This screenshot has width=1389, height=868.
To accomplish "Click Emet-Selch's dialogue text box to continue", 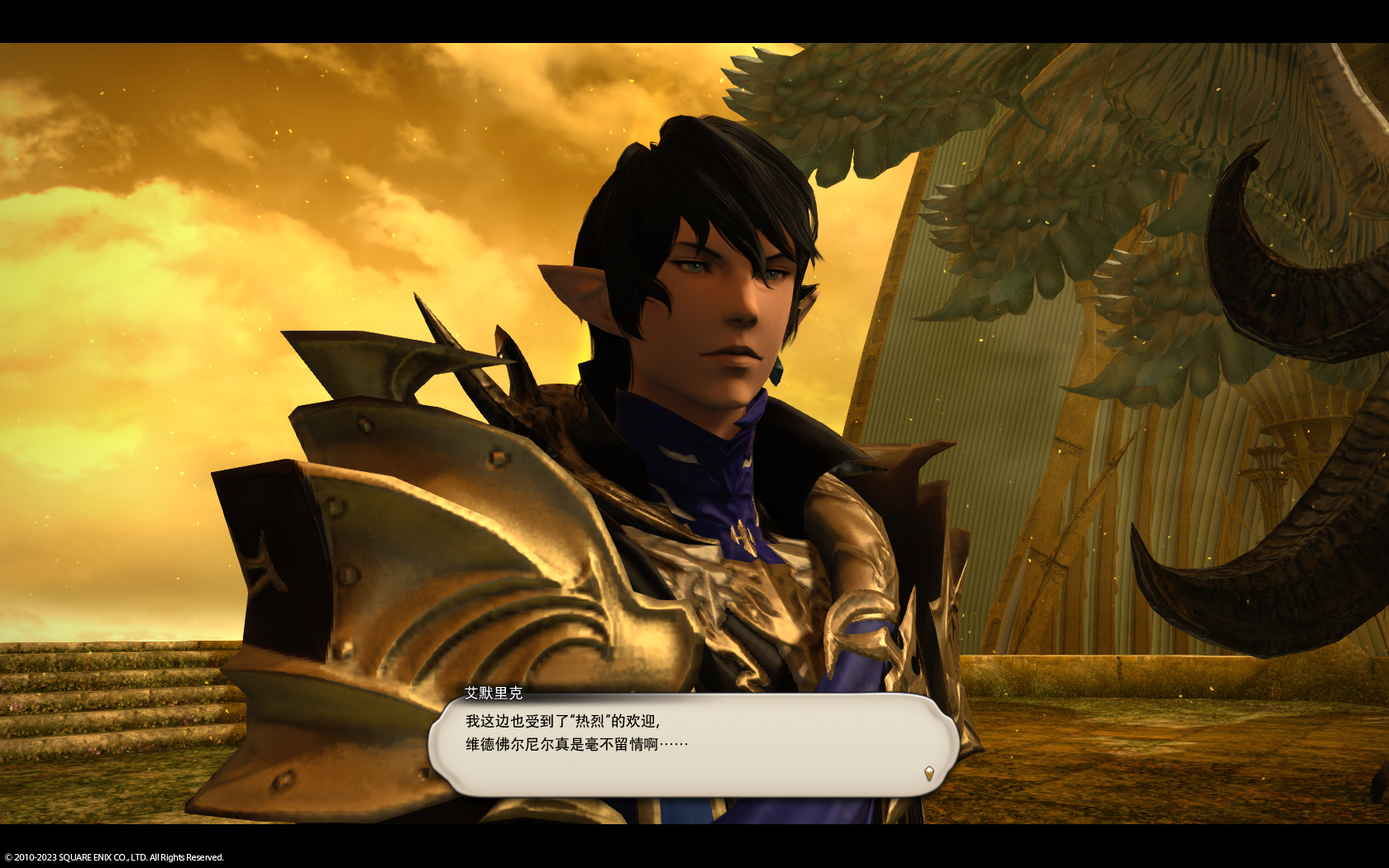I will click(x=693, y=744).
